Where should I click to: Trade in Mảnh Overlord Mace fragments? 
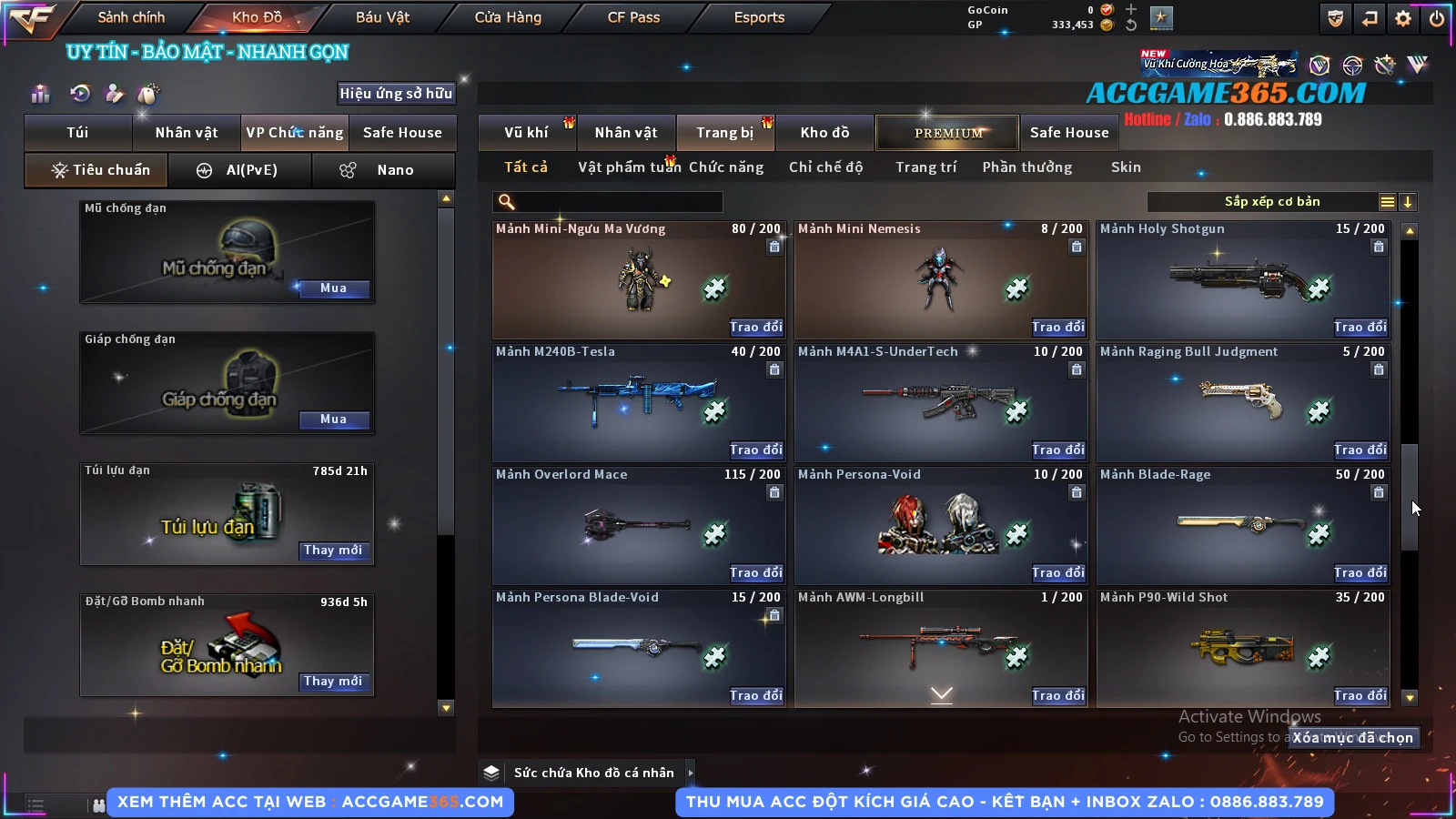755,572
